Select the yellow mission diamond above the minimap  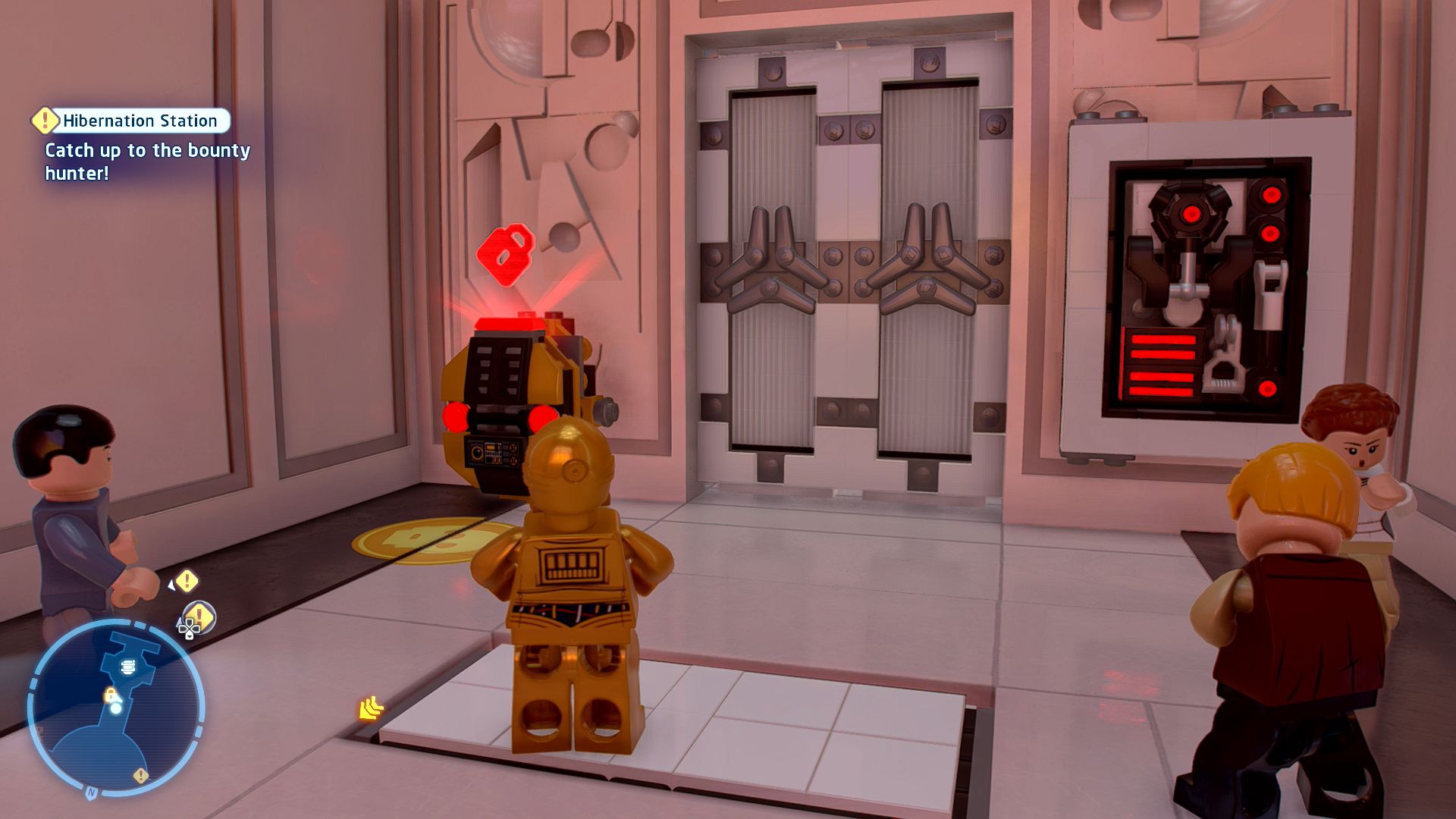pos(187,582)
